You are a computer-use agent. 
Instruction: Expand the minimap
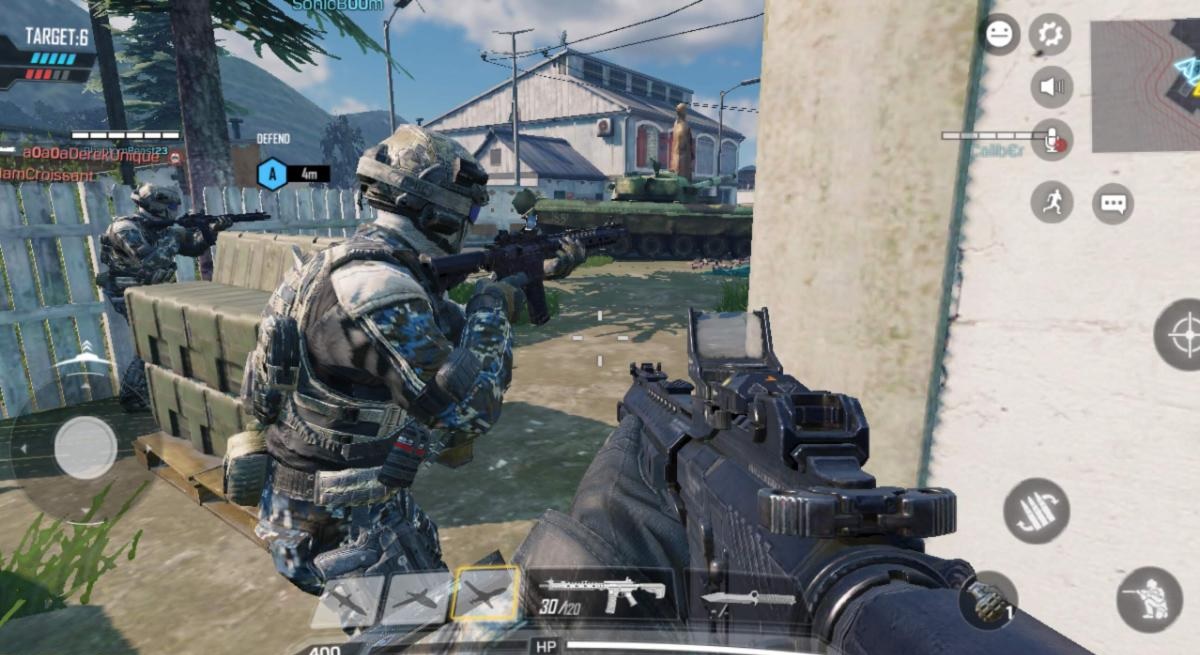click(x=1145, y=85)
